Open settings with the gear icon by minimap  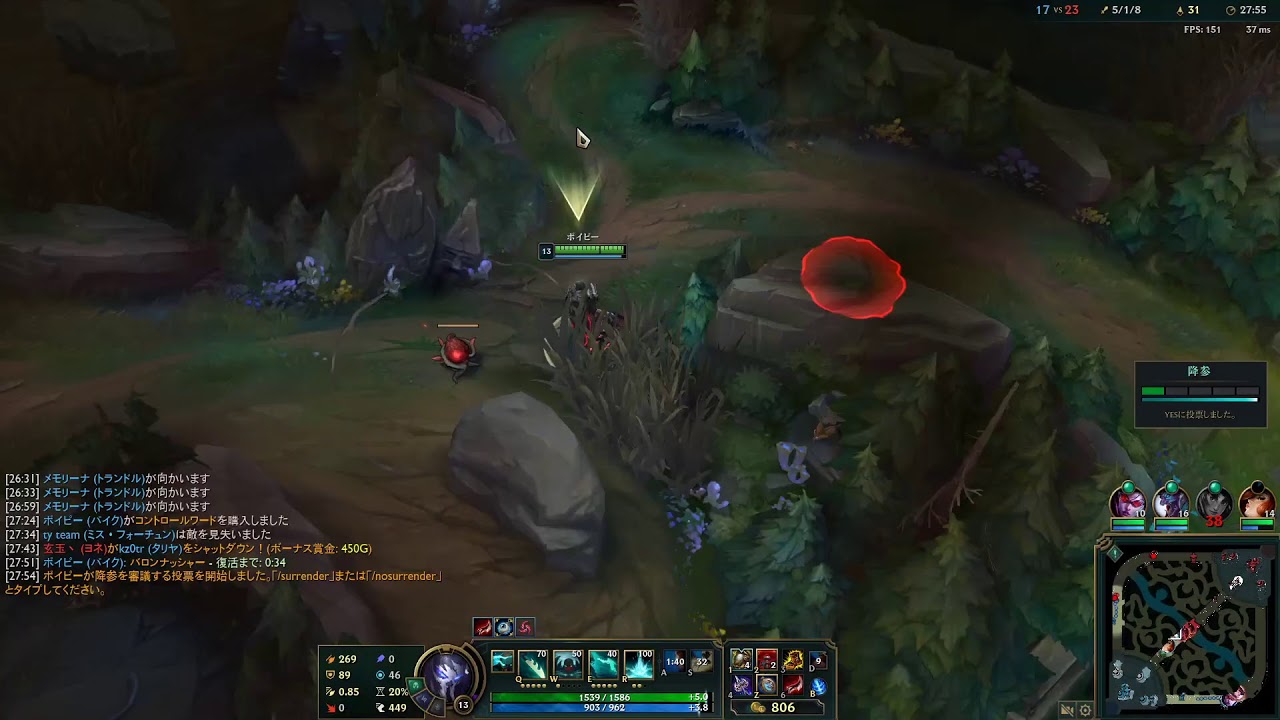1085,710
